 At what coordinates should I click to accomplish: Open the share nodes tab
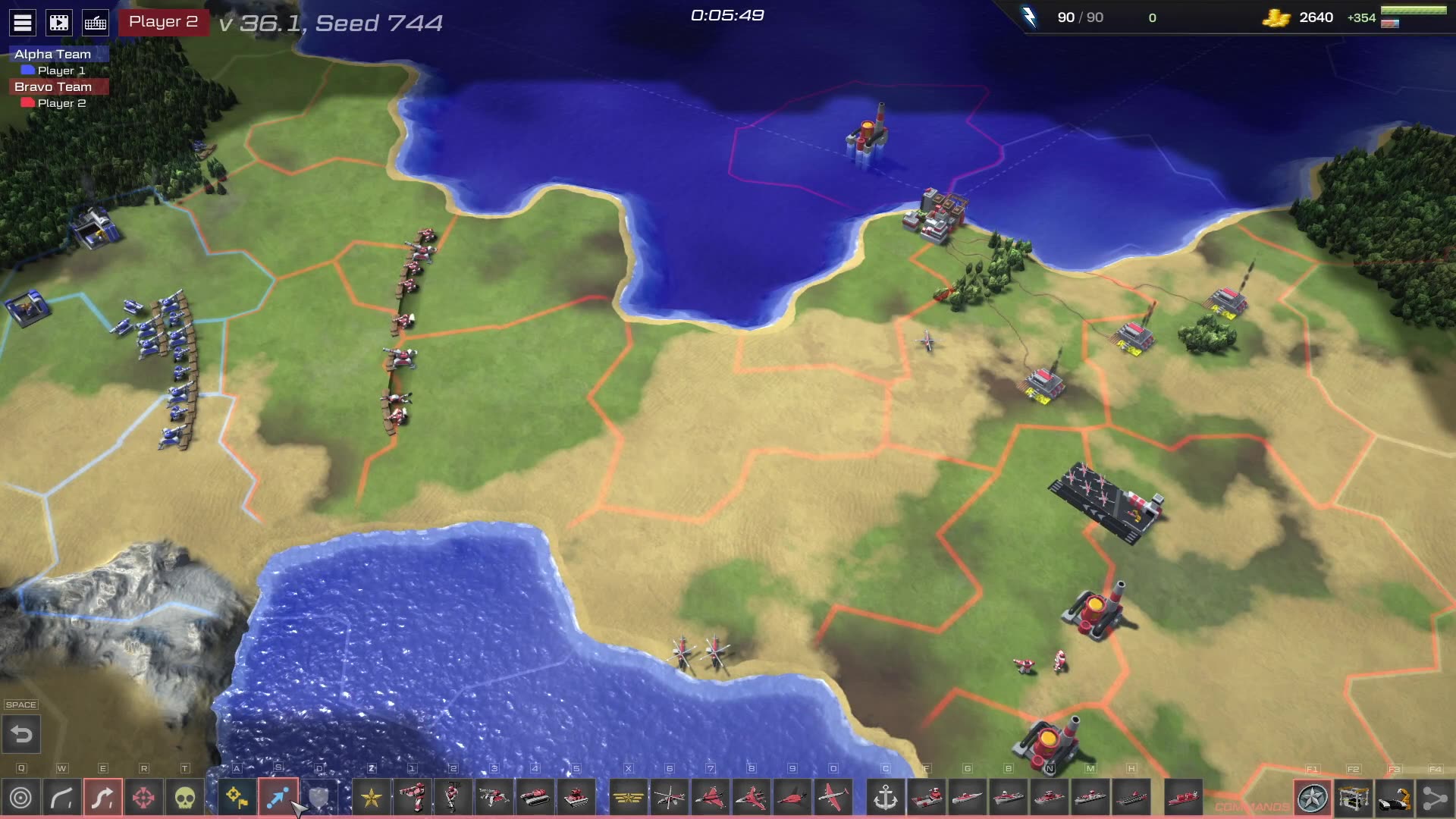tap(1435, 798)
